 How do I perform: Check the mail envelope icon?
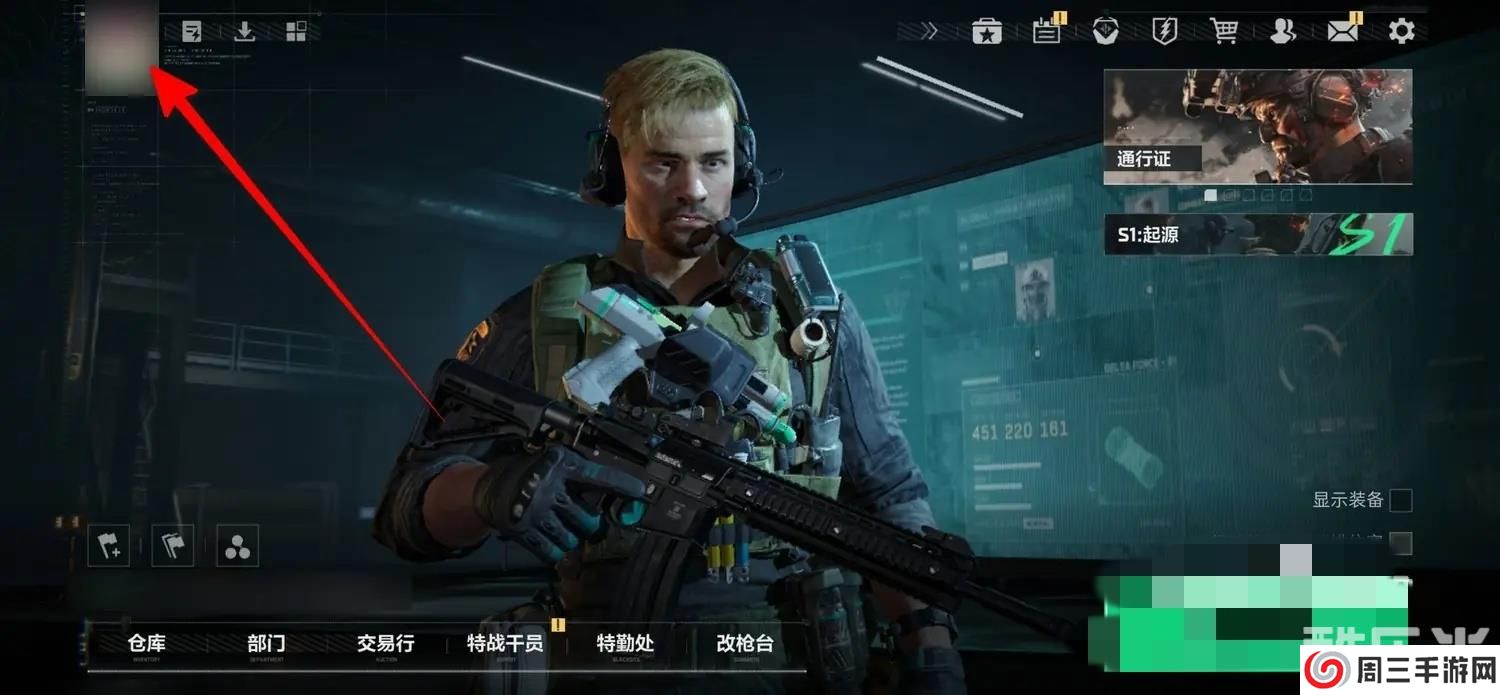point(1342,31)
